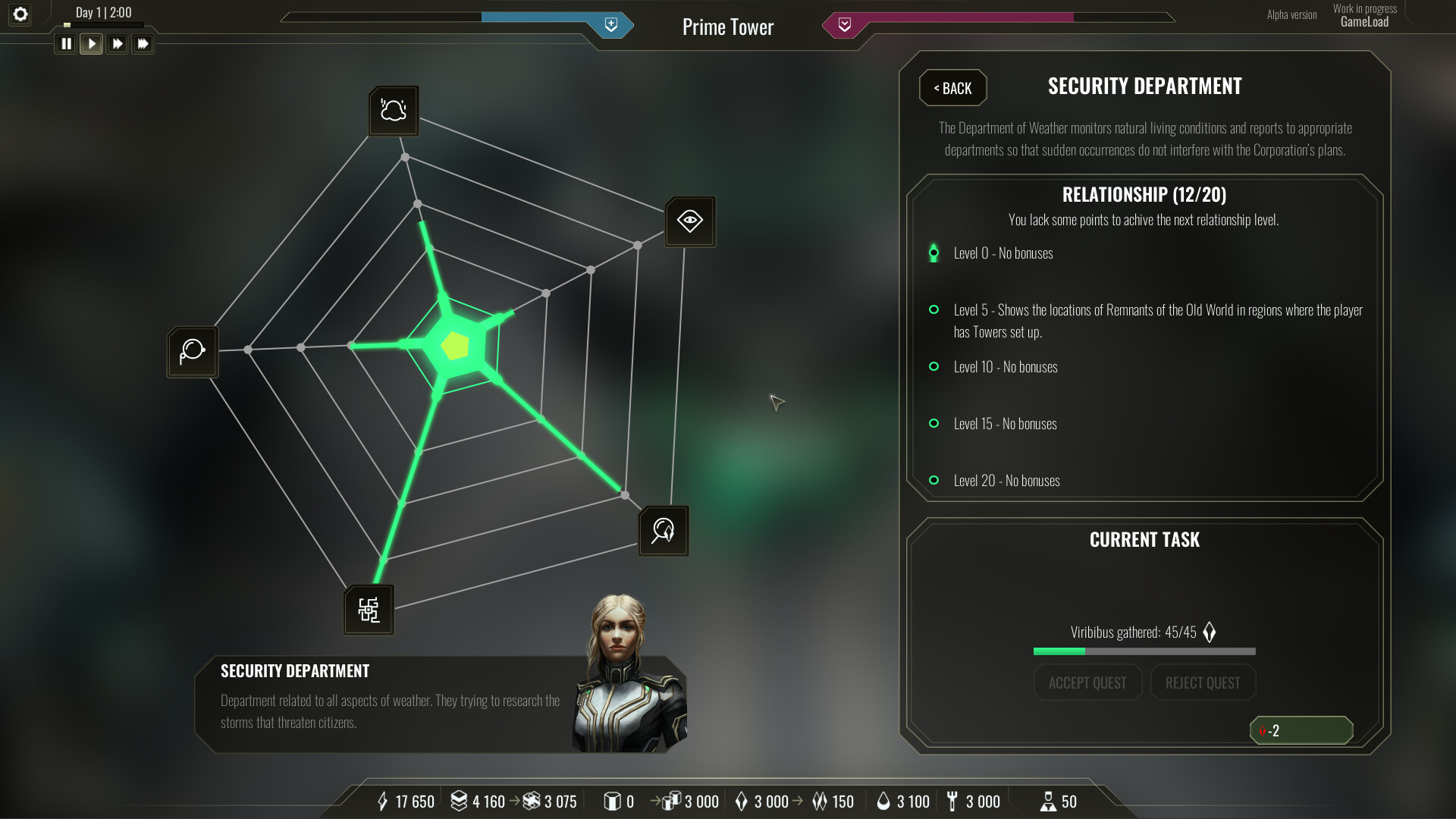The width and height of the screenshot is (1456, 819).
Task: Click the eye surveillance department node
Action: (689, 221)
